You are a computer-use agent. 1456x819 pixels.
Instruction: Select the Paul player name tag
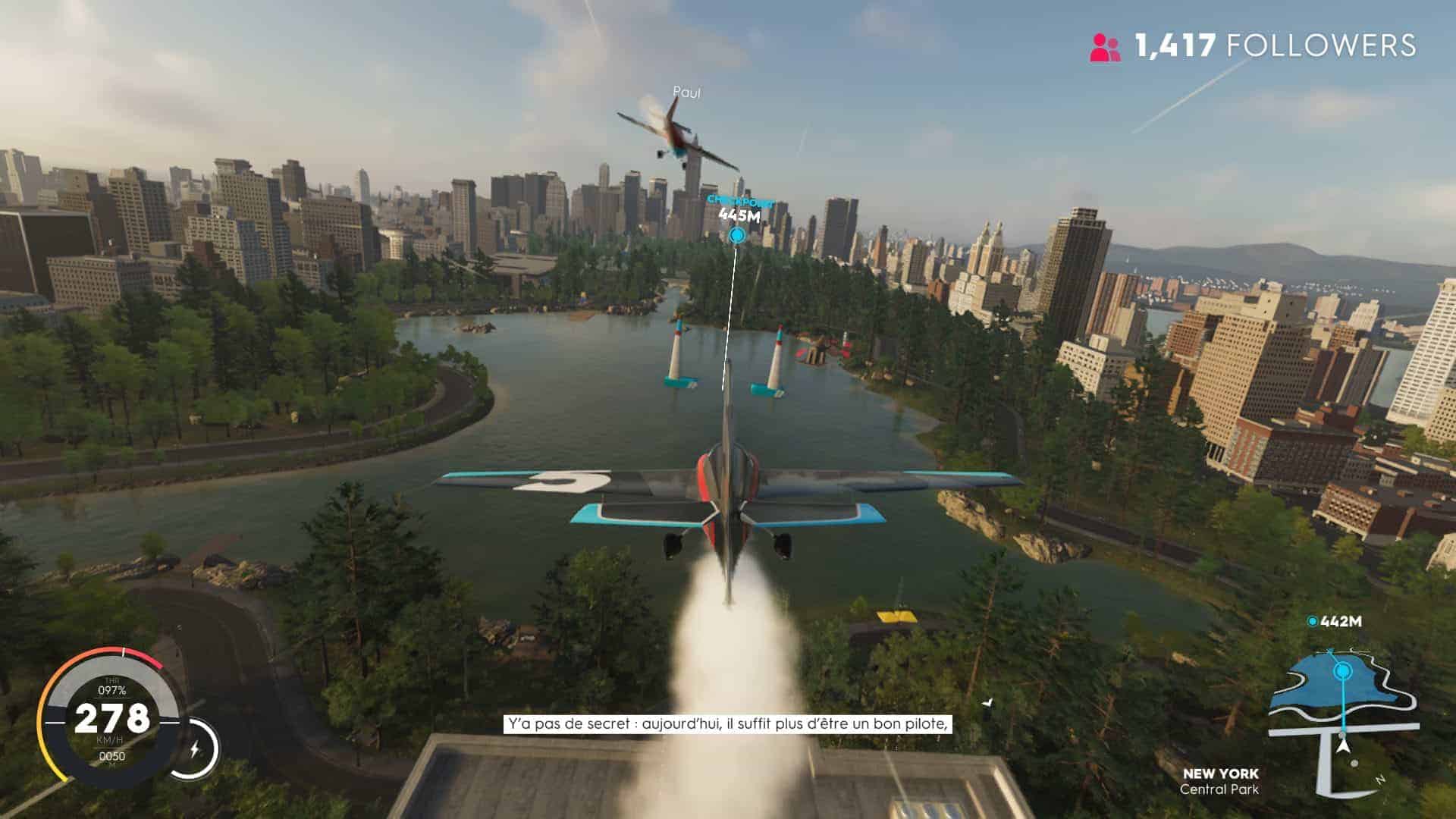coord(686,93)
